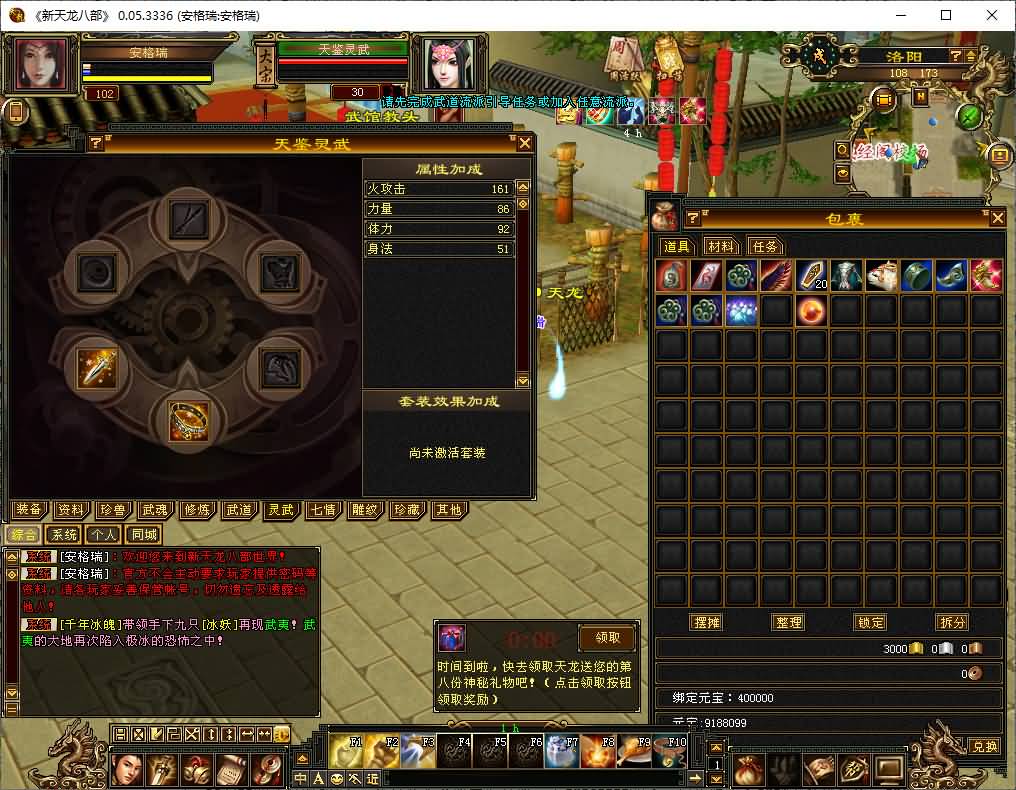Screen dimensions: 1016x790
Task: Show the 材料 bag tab
Action: [x=721, y=246]
